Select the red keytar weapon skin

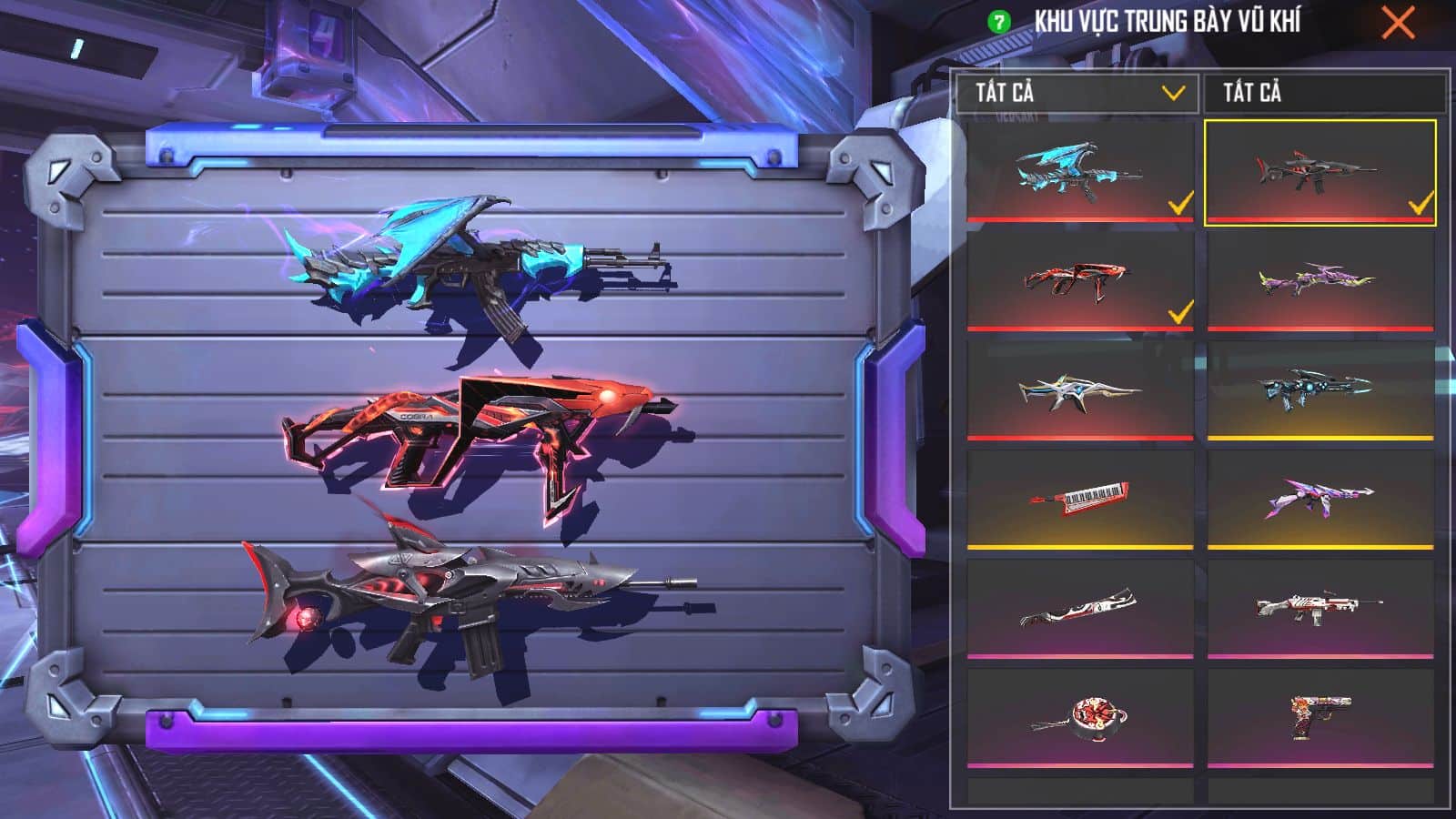tap(1083, 496)
